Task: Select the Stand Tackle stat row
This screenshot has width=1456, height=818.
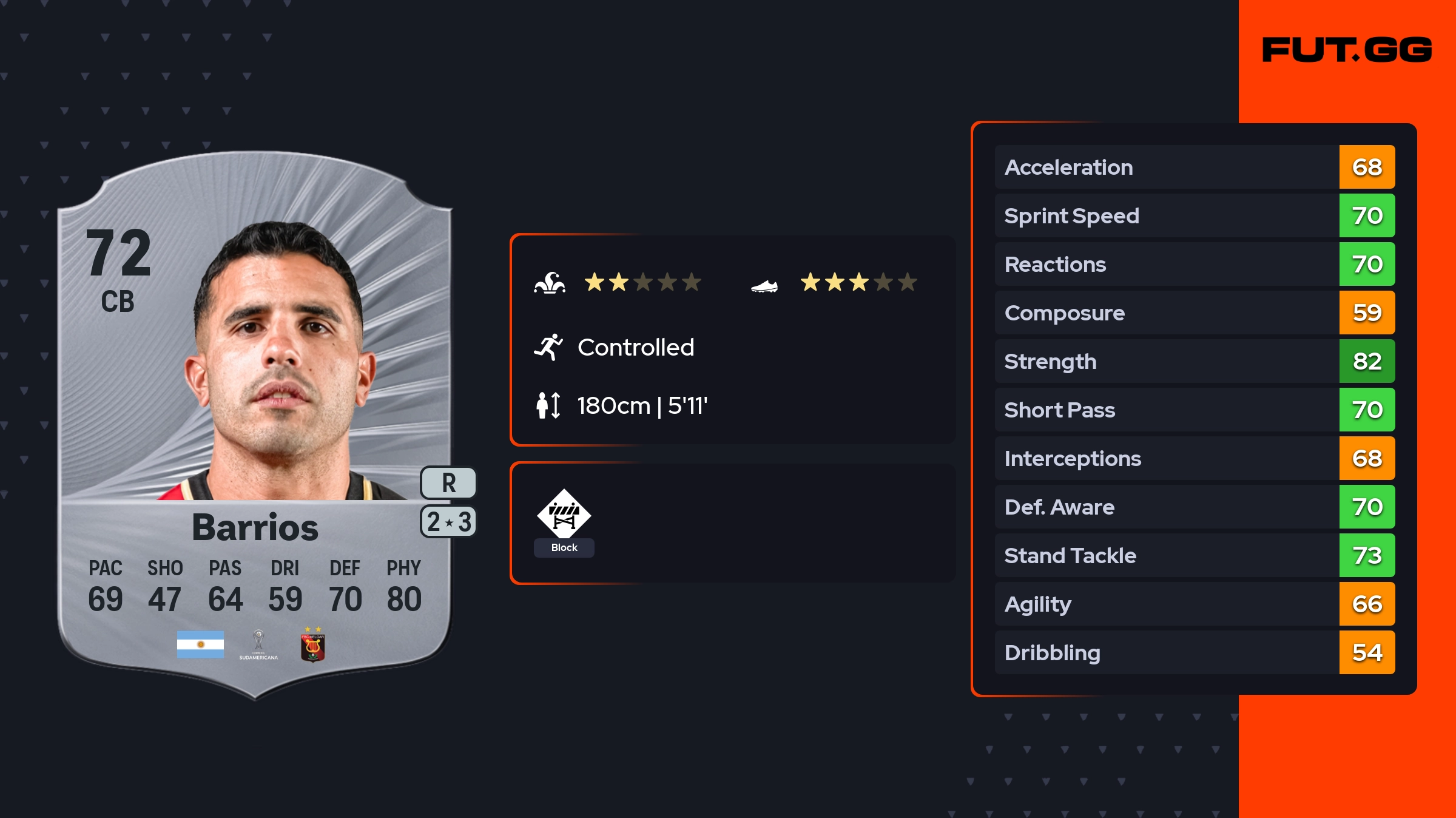Action: [1194, 555]
